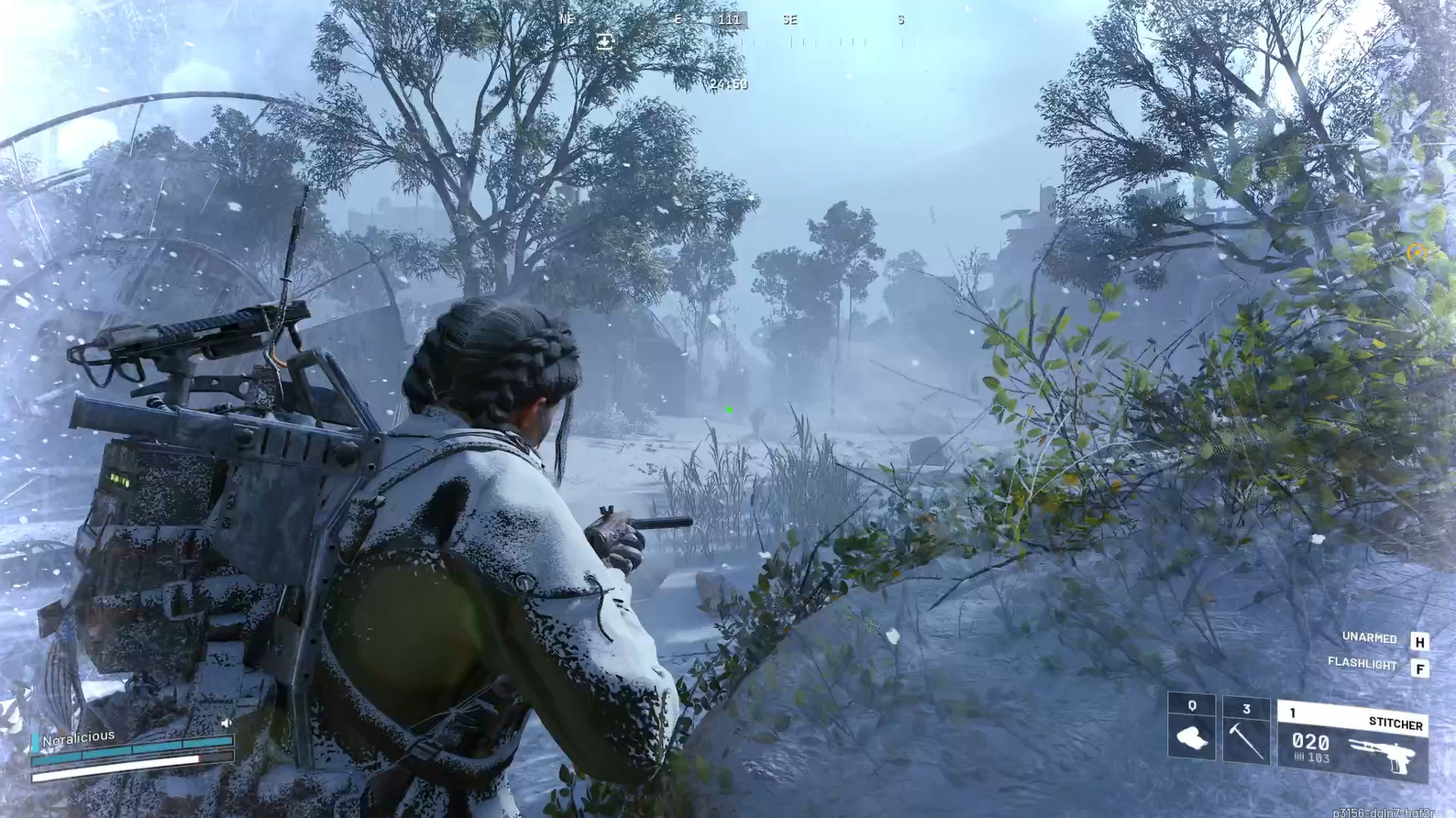The height and width of the screenshot is (818, 1456).
Task: Open the quick-slot Q item selector
Action: tap(1192, 705)
